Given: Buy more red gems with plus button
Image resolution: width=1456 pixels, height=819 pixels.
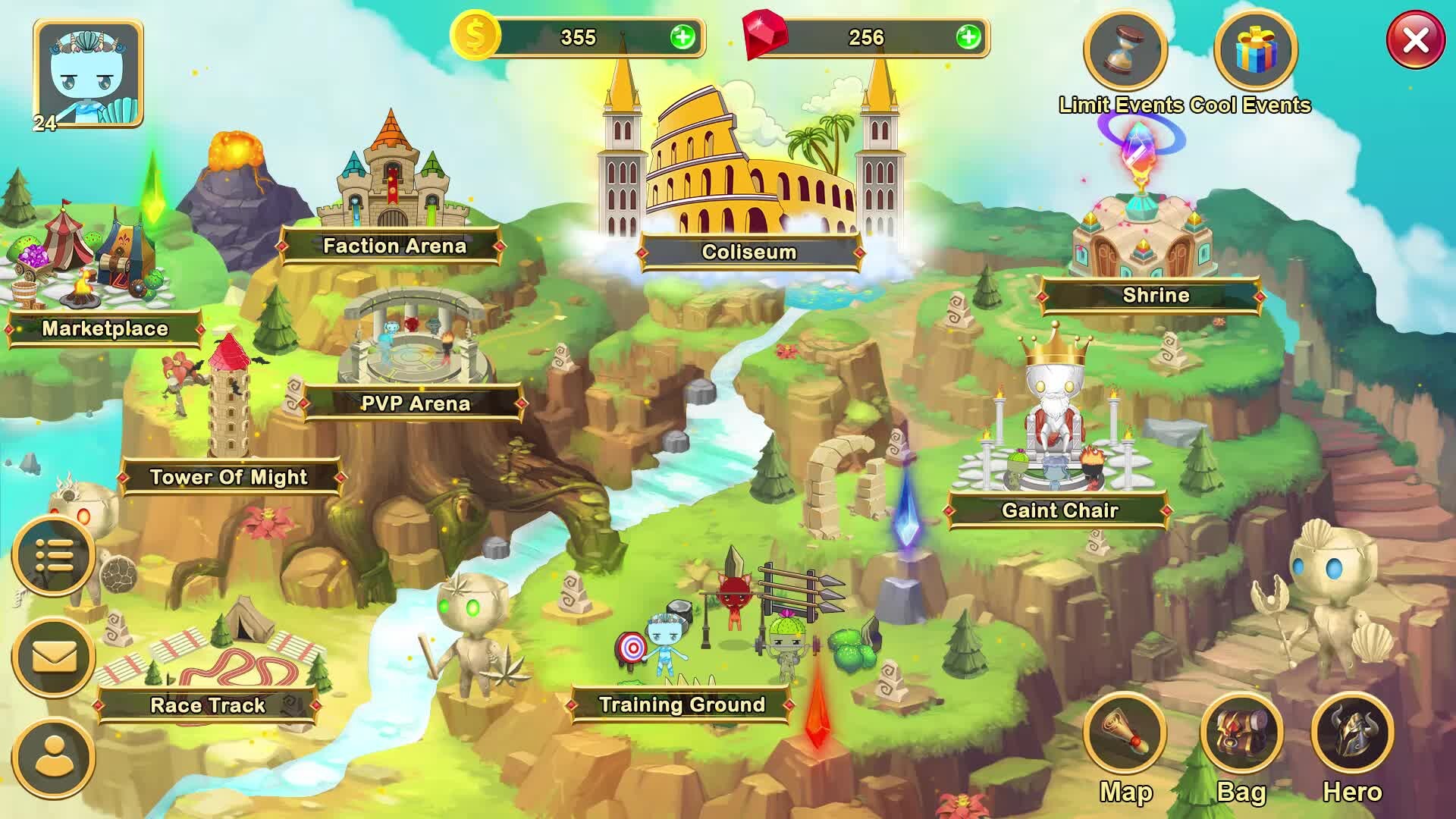Looking at the screenshot, I should (968, 37).
